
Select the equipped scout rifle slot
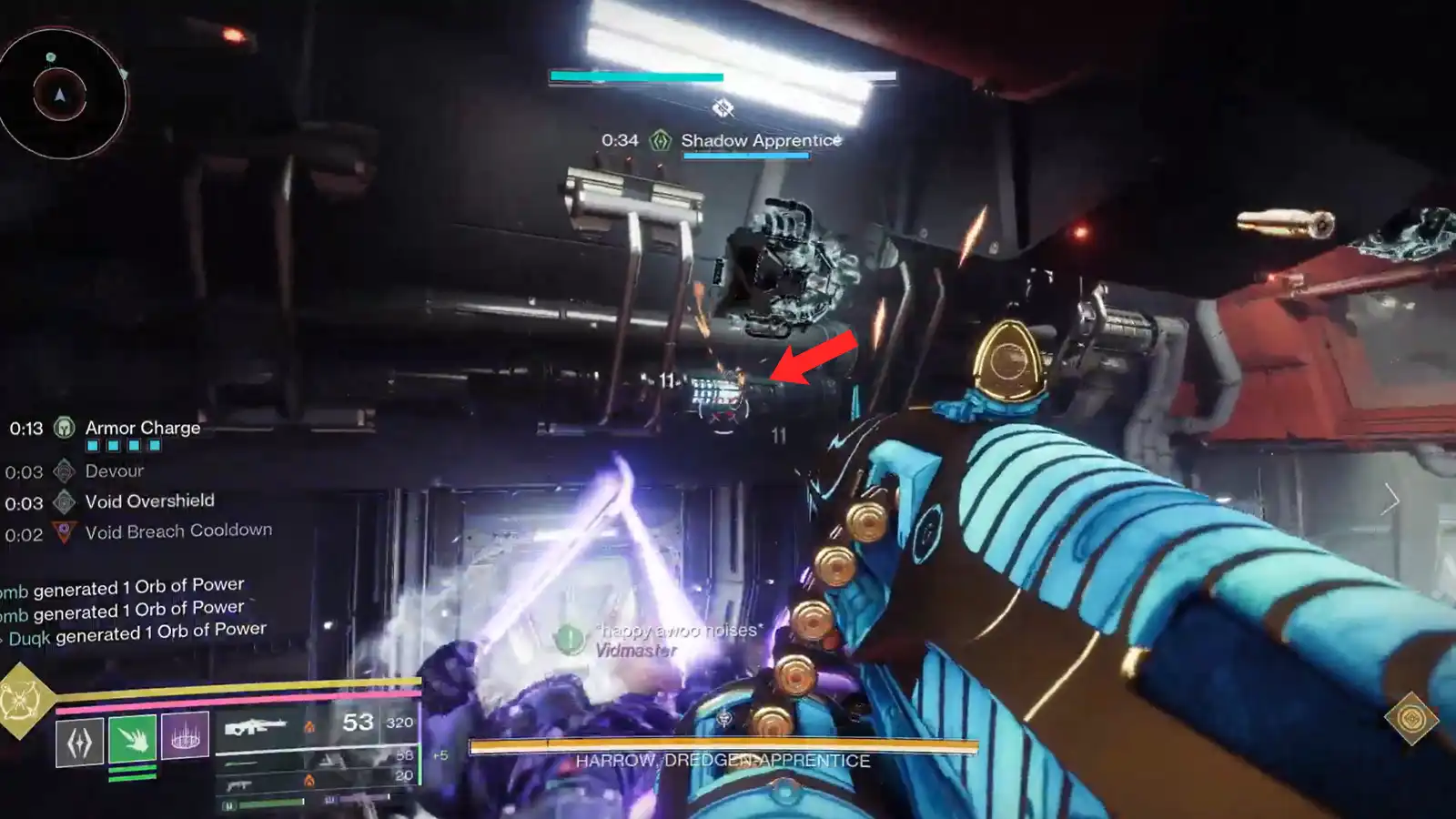(255, 726)
